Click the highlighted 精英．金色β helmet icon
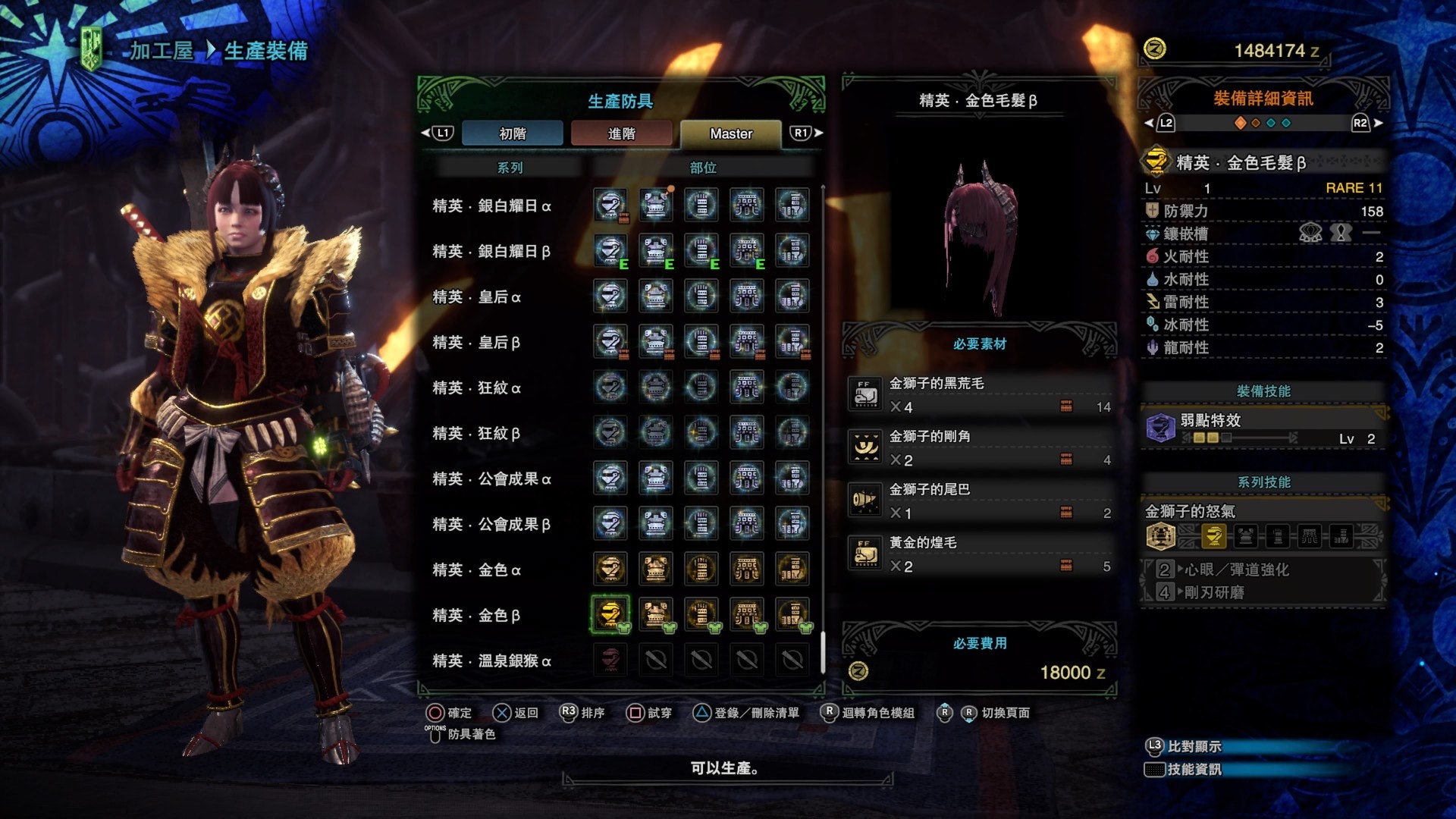1456x819 pixels. (x=610, y=613)
